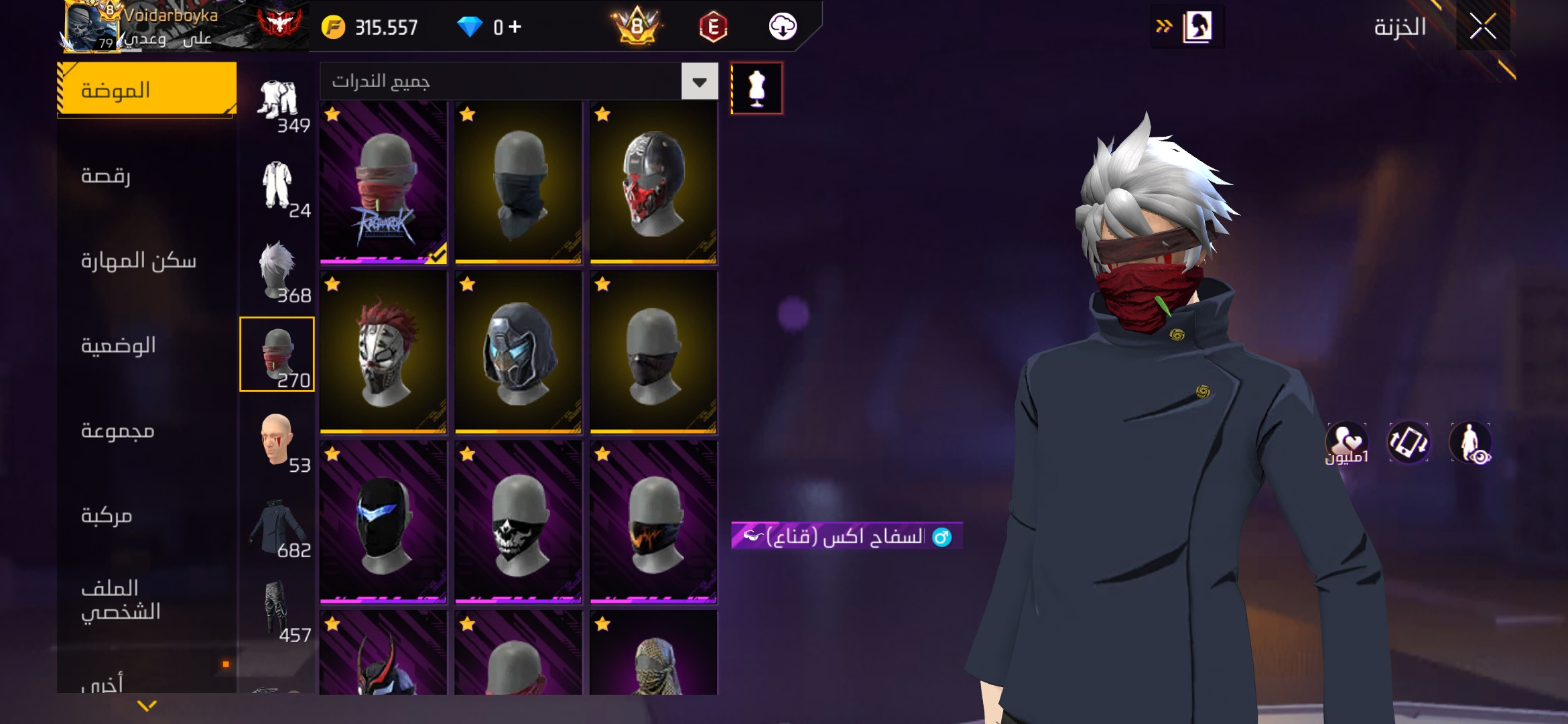
Task: Open the مجموعة tab in the sidebar
Action: tap(145, 431)
